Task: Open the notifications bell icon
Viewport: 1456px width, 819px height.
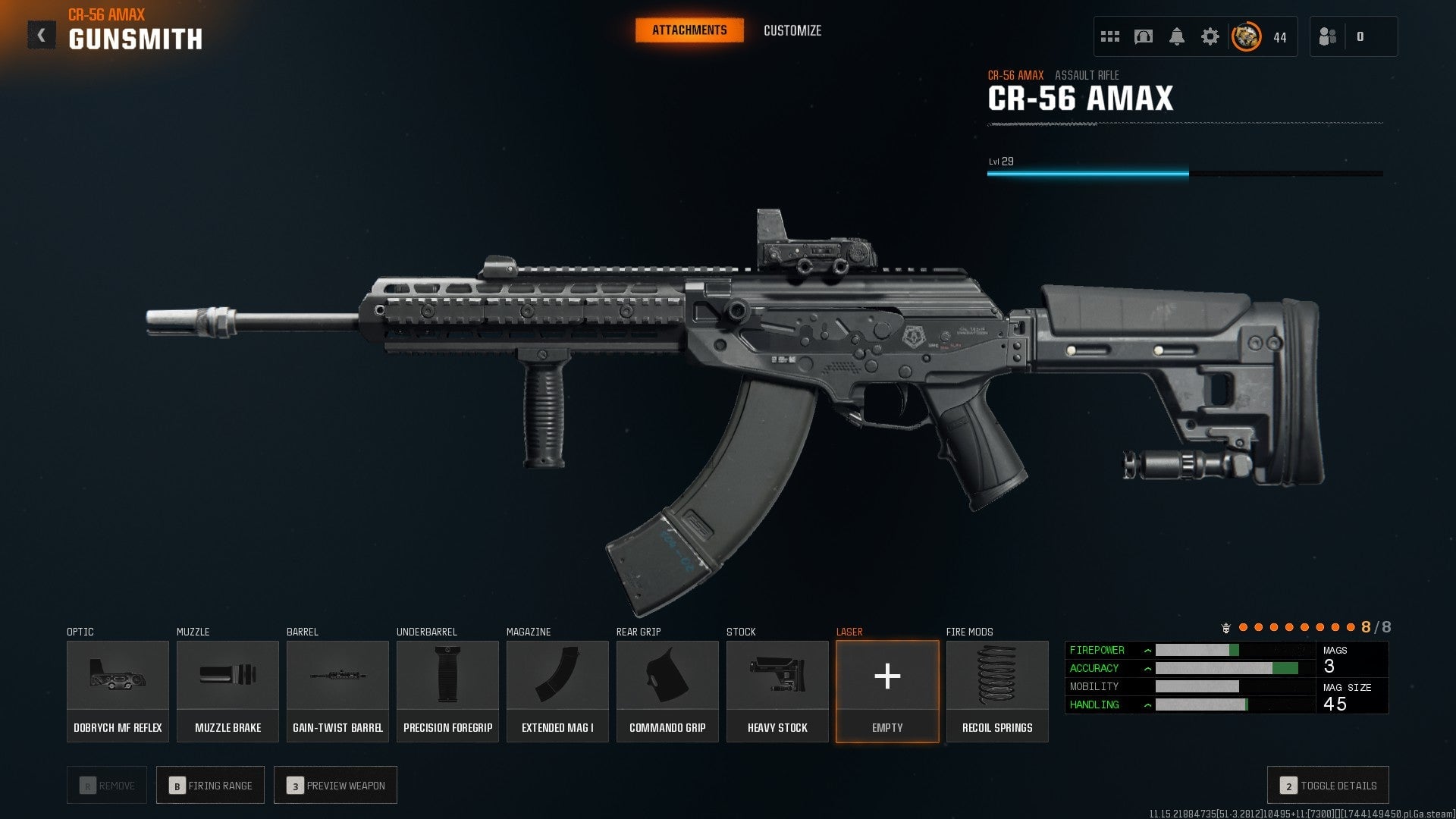Action: pos(1178,36)
